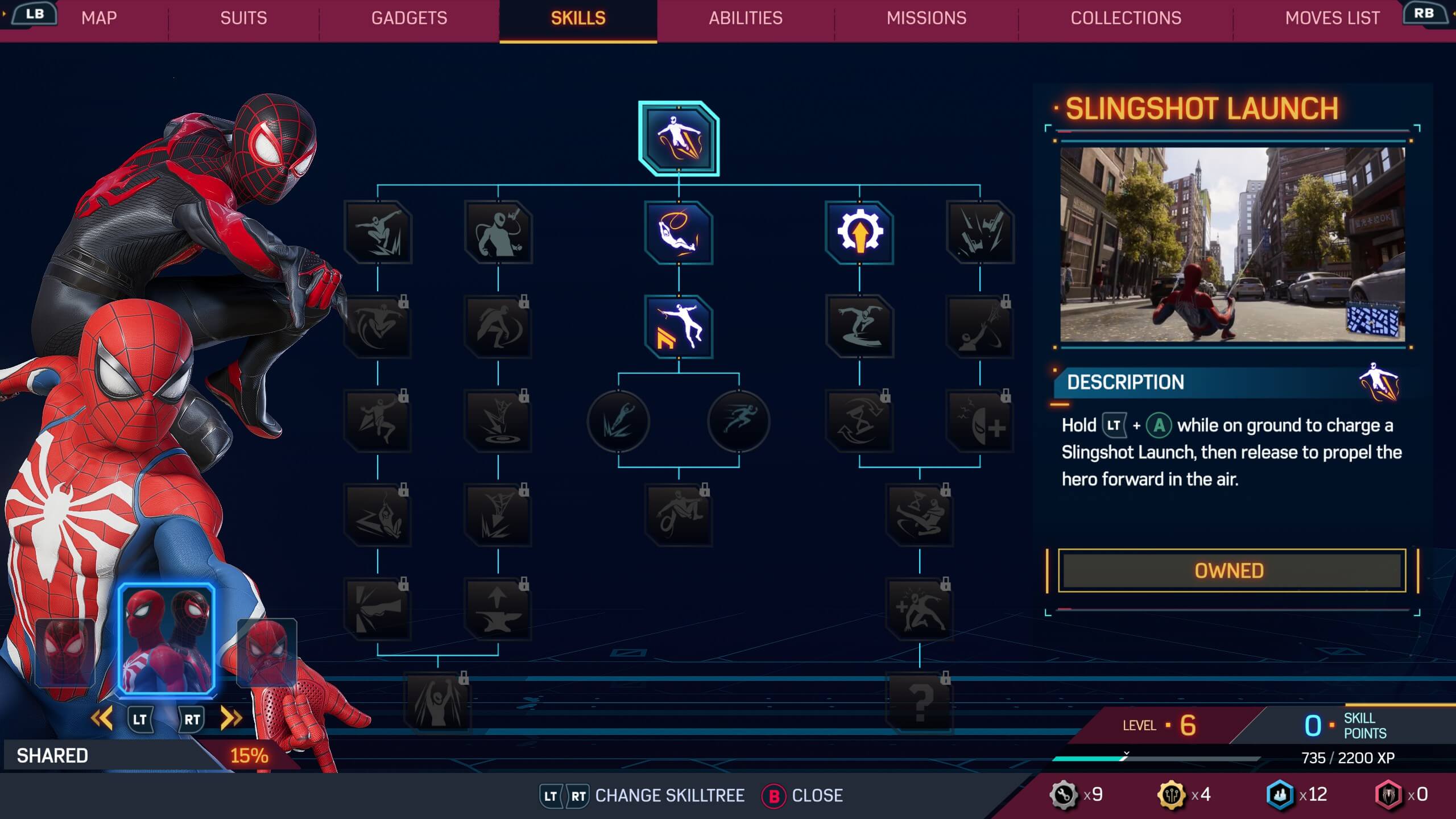This screenshot has width=1456, height=819.
Task: Select the highlighted Slingshot Launch skill node
Action: (679, 139)
